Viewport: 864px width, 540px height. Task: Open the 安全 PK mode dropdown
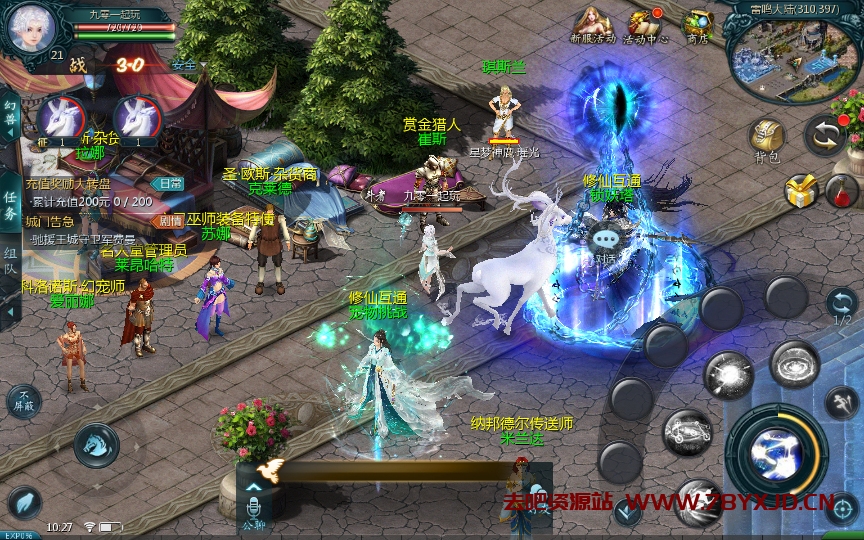[187, 65]
